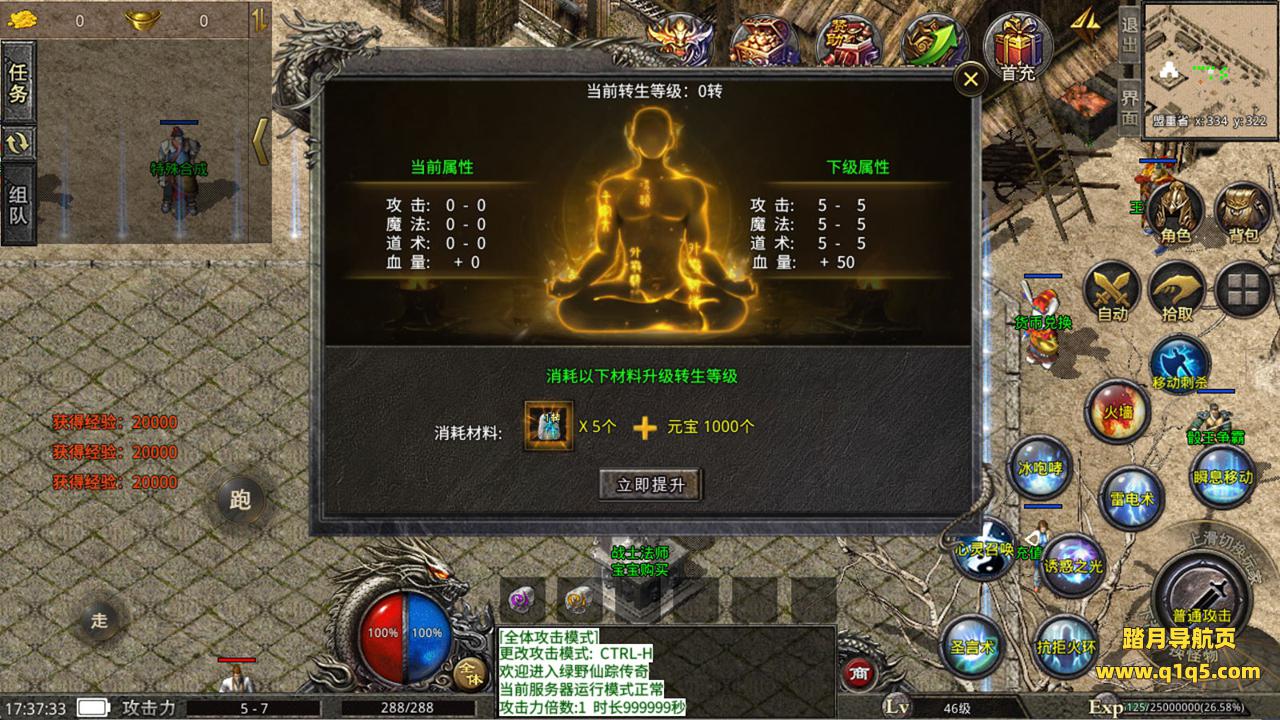Screen dimensions: 1280x720
Task: Toggle 自动 auto-combat
Action: tap(1112, 291)
